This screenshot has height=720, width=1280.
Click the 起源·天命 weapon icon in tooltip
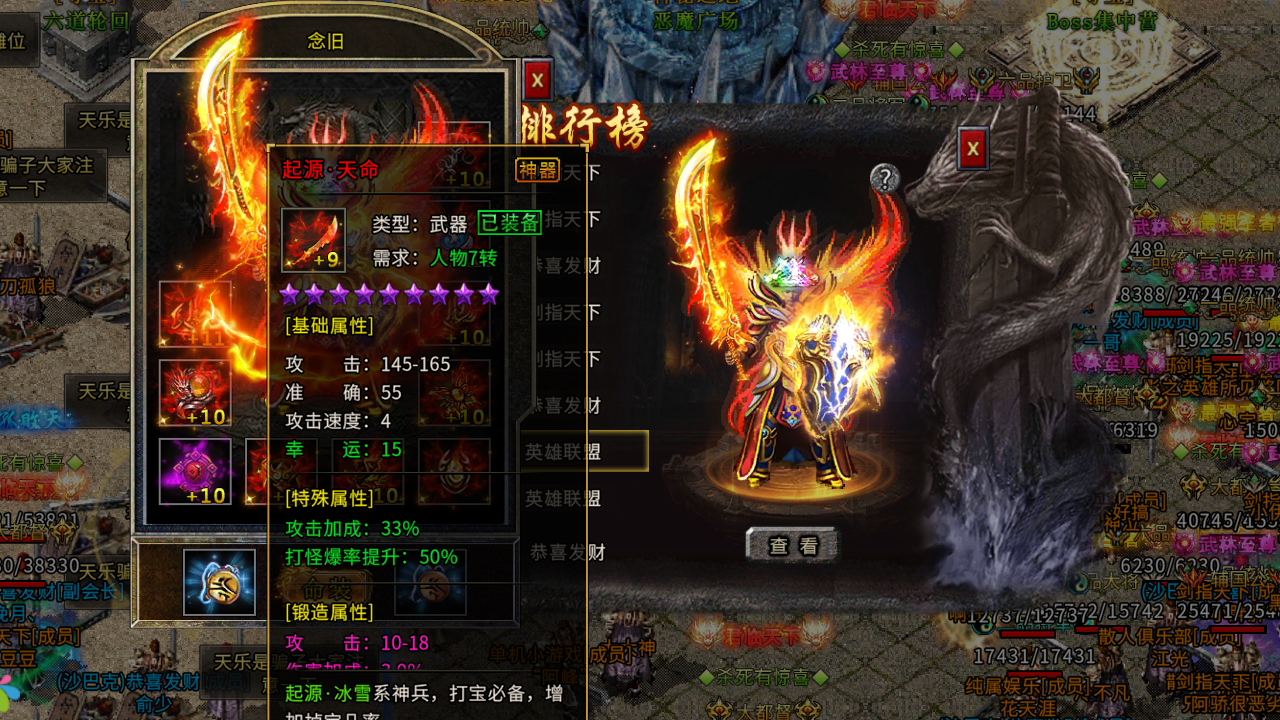(x=313, y=240)
